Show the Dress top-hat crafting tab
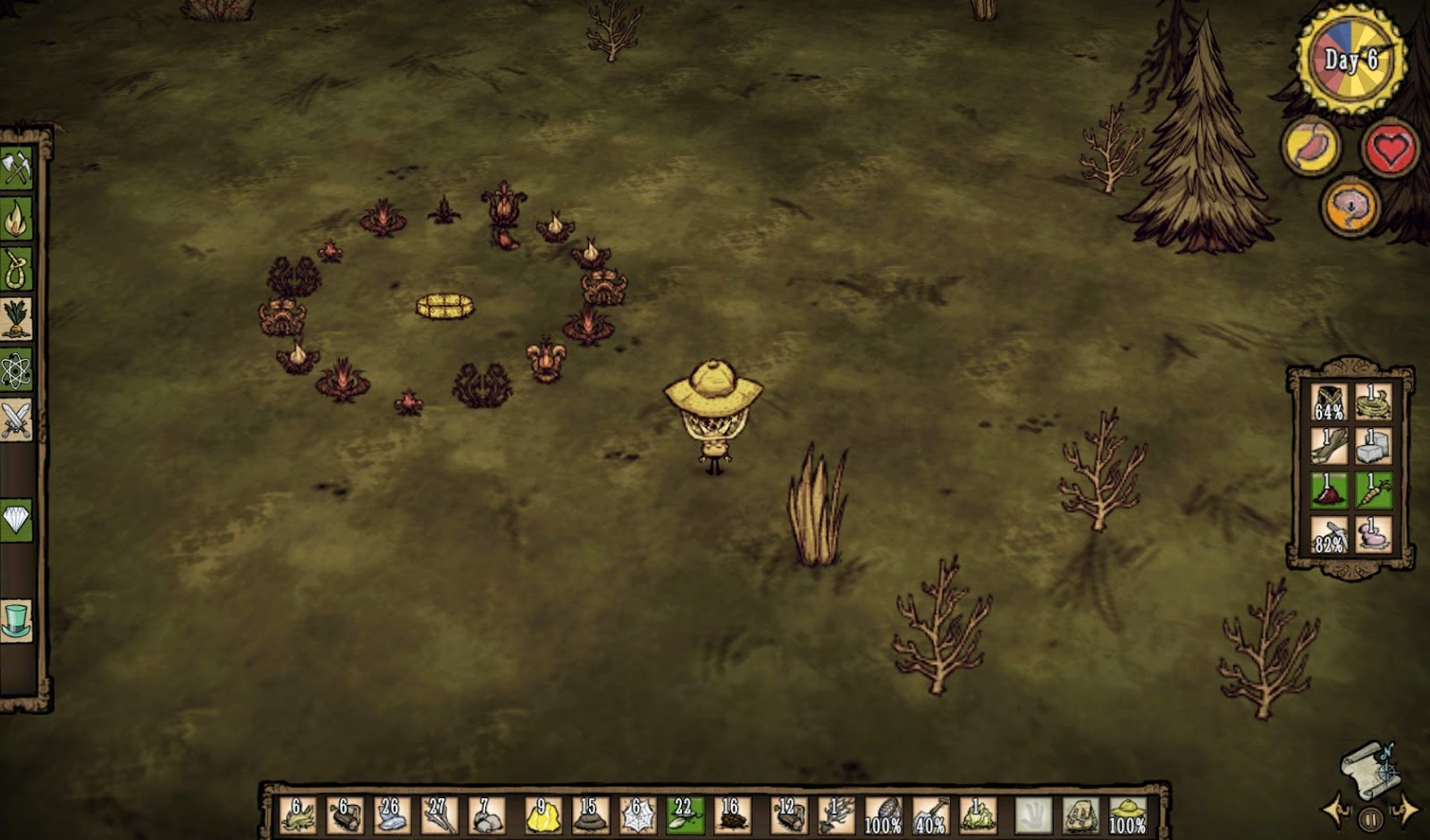Image resolution: width=1430 pixels, height=840 pixels. tap(16, 620)
